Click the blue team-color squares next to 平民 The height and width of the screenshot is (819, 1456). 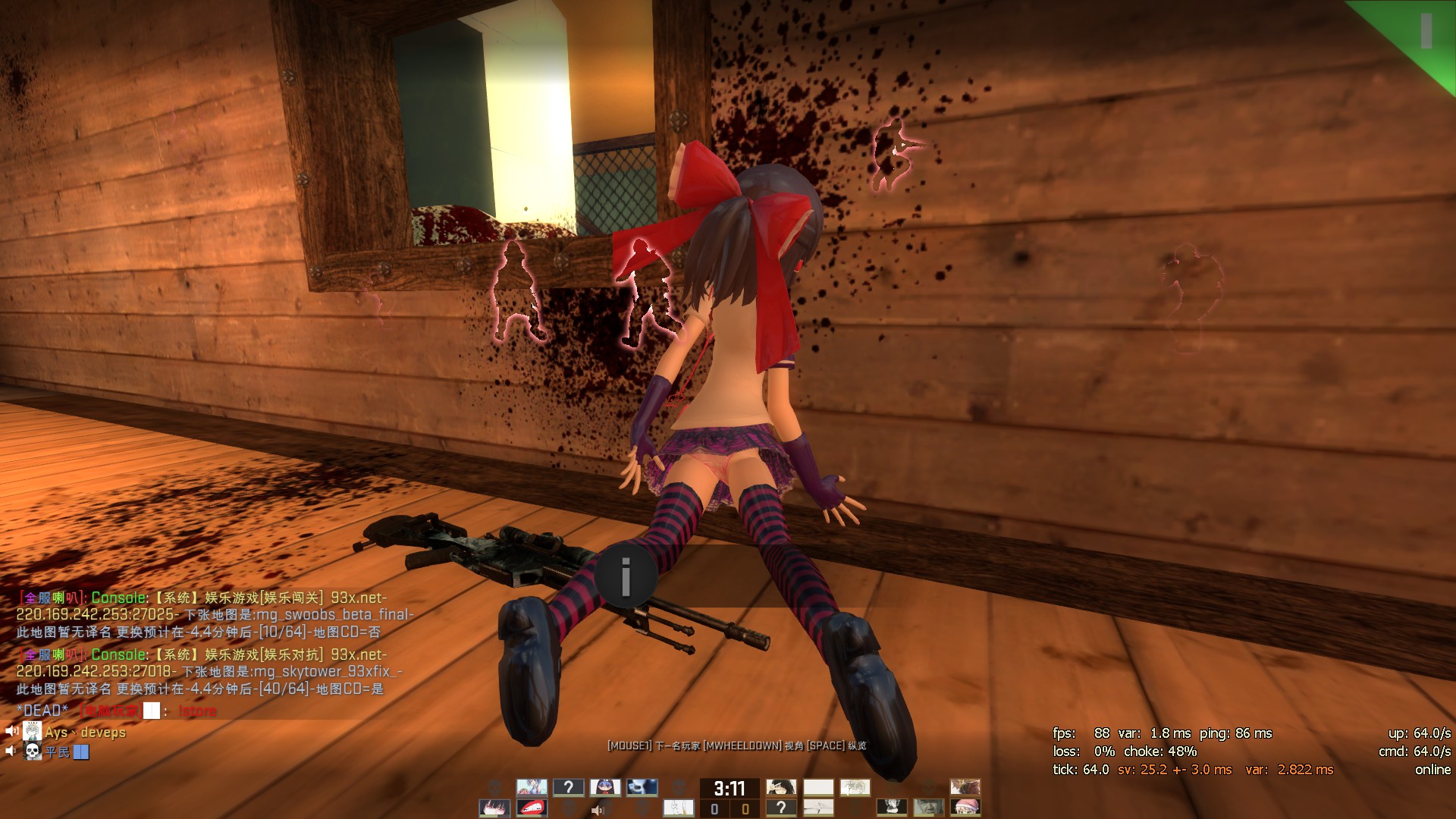tap(80, 752)
